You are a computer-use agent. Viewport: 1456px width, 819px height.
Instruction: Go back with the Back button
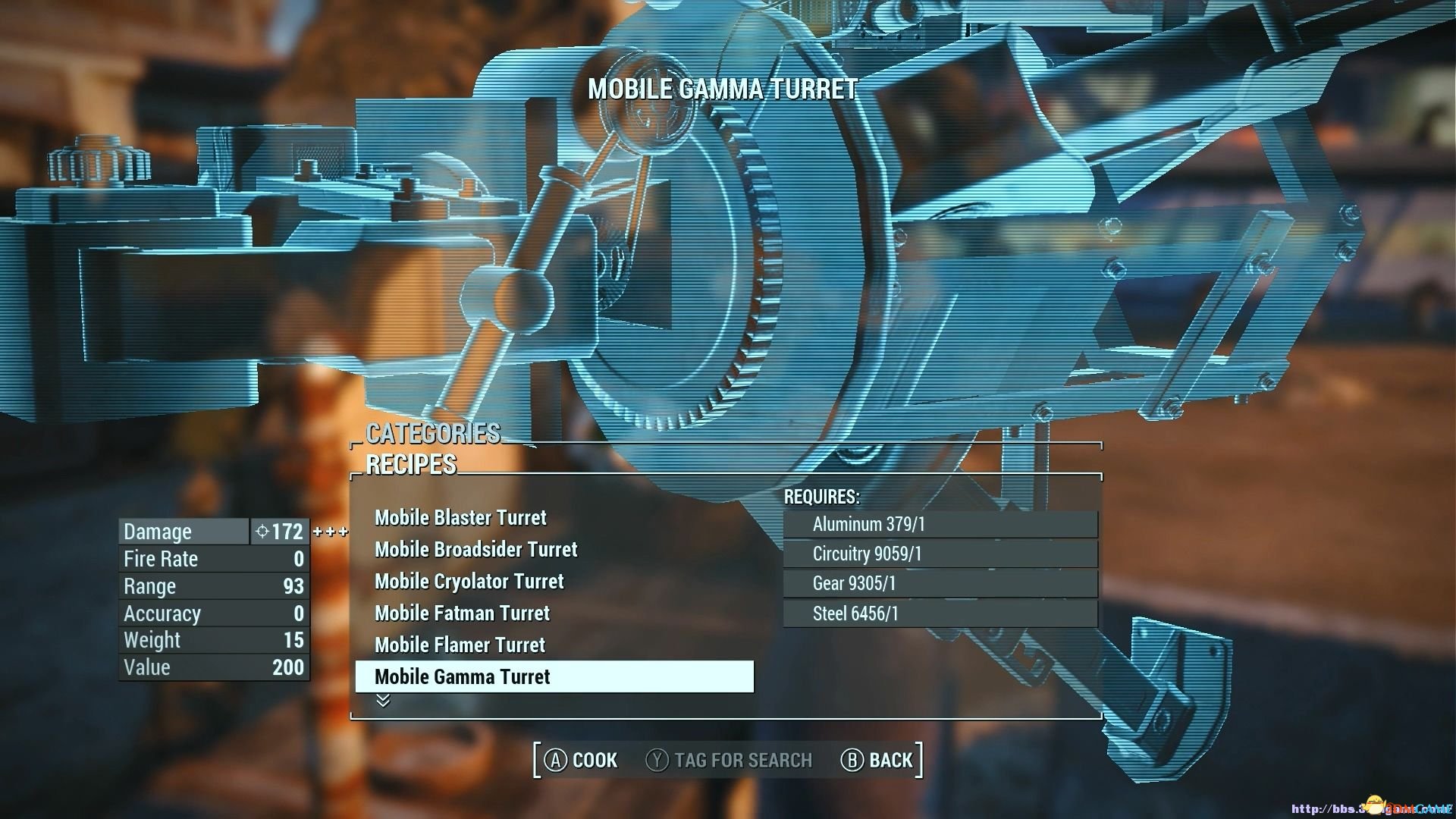coord(877,760)
